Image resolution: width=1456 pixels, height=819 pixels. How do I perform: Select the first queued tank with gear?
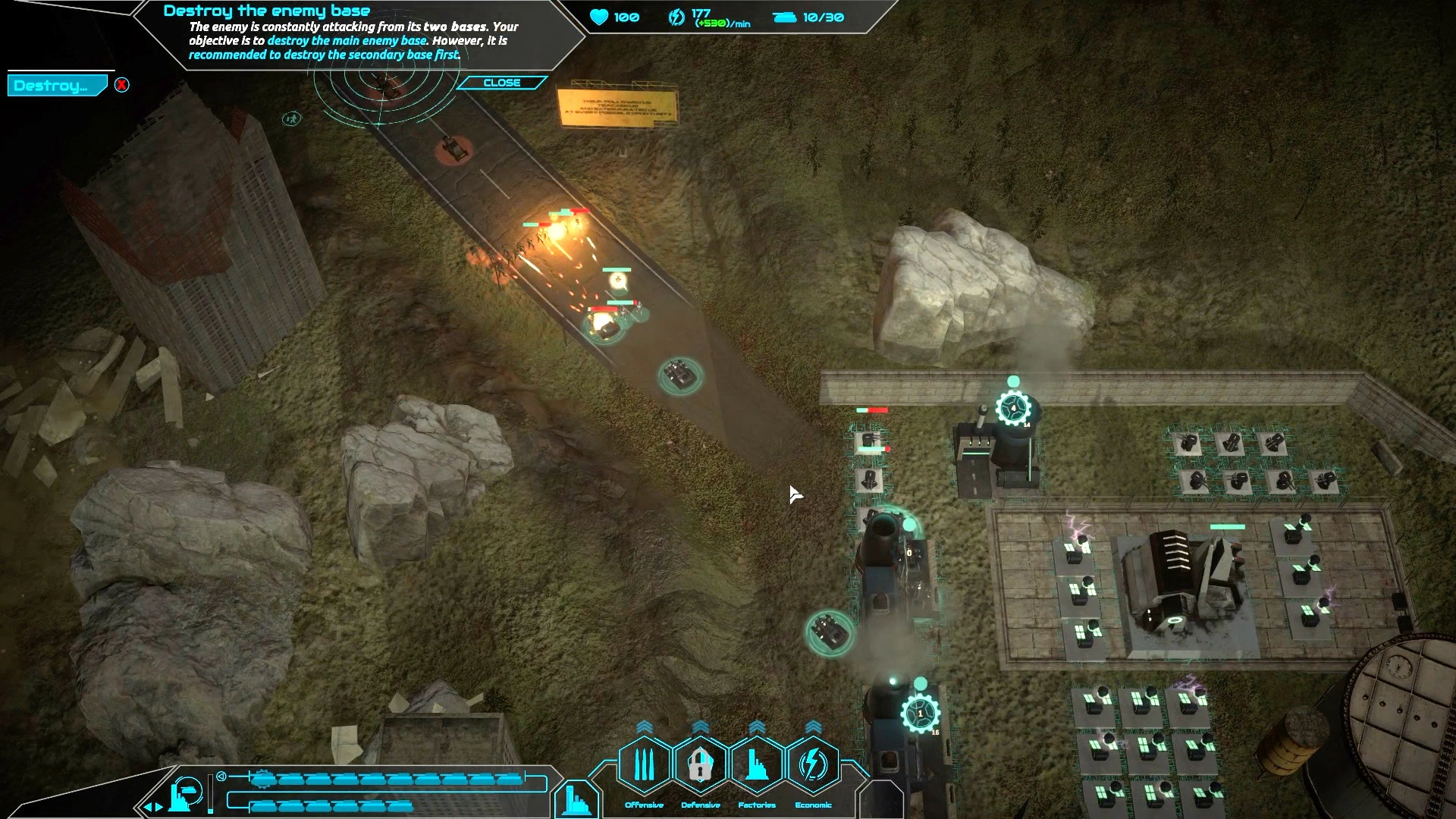[262, 779]
